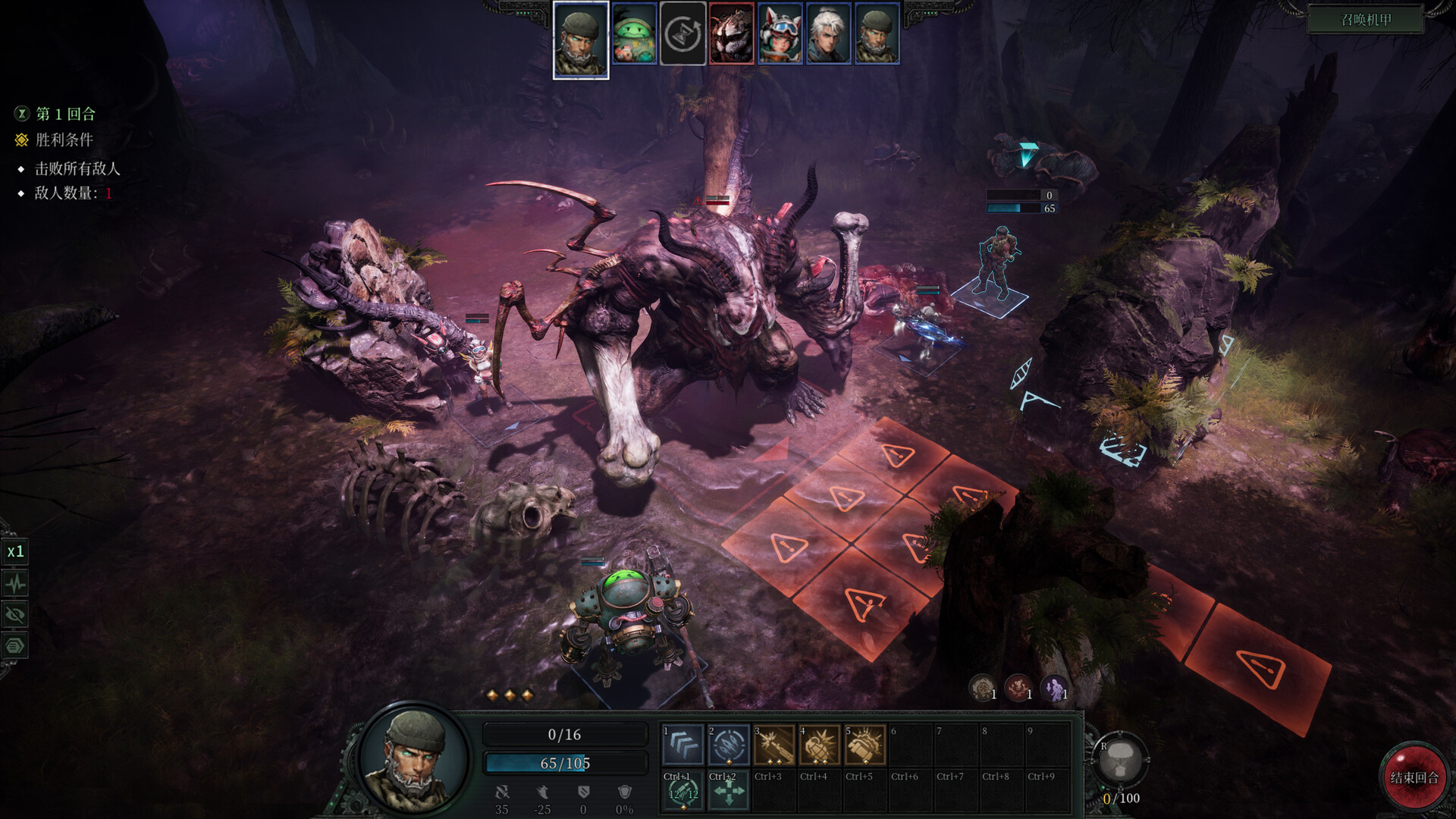The width and height of the screenshot is (1456, 819).
Task: Use the rifle shot skill in slot 3
Action: (x=774, y=747)
